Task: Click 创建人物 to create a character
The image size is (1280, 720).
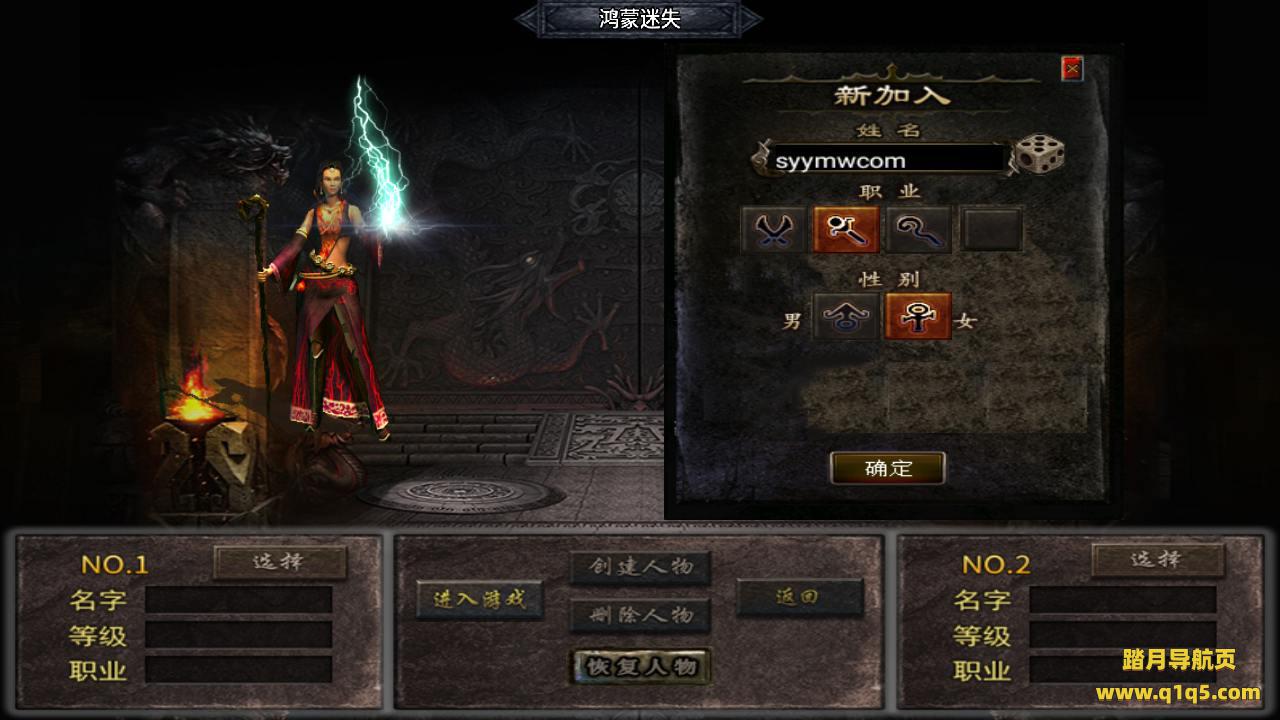Action: (x=640, y=567)
